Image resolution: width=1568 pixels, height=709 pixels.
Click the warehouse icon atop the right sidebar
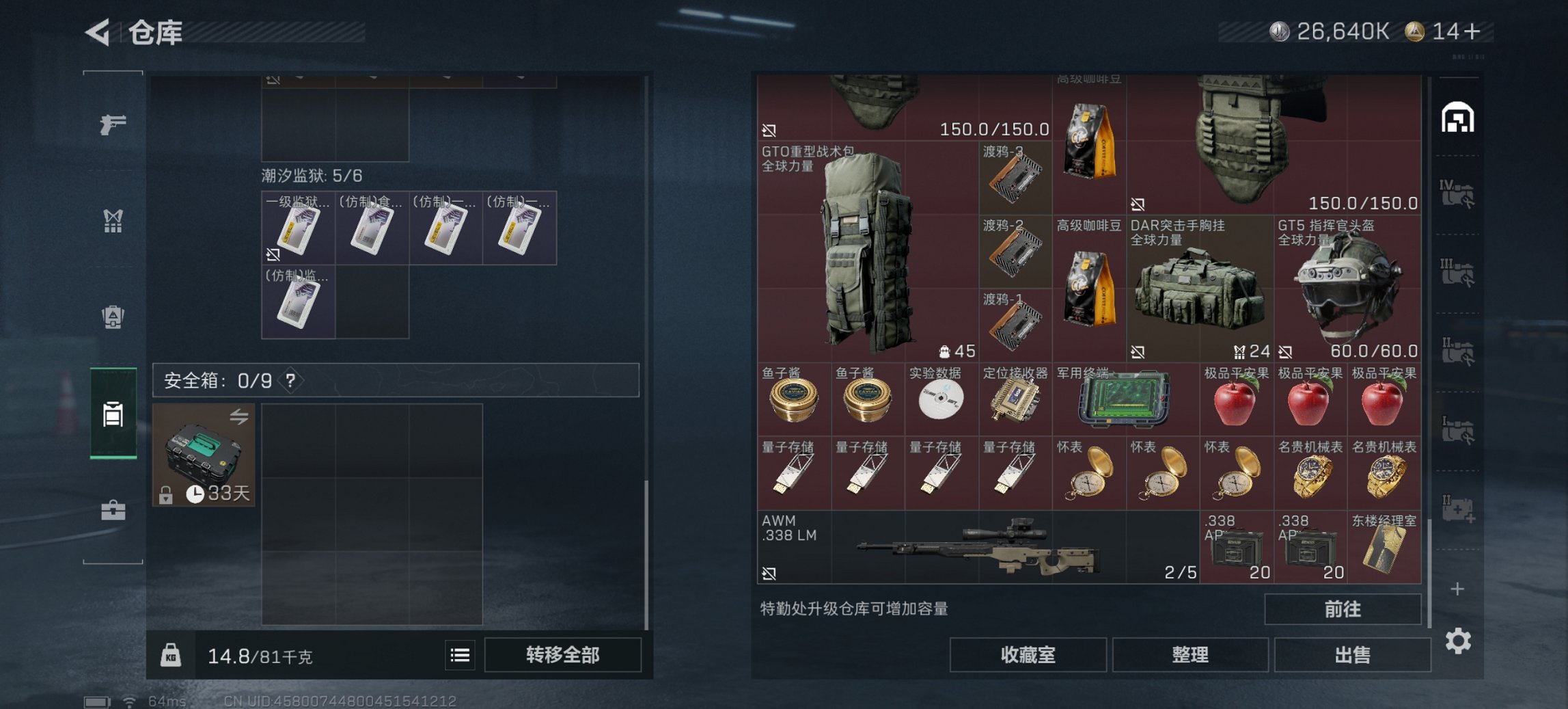pyautogui.click(x=1459, y=116)
